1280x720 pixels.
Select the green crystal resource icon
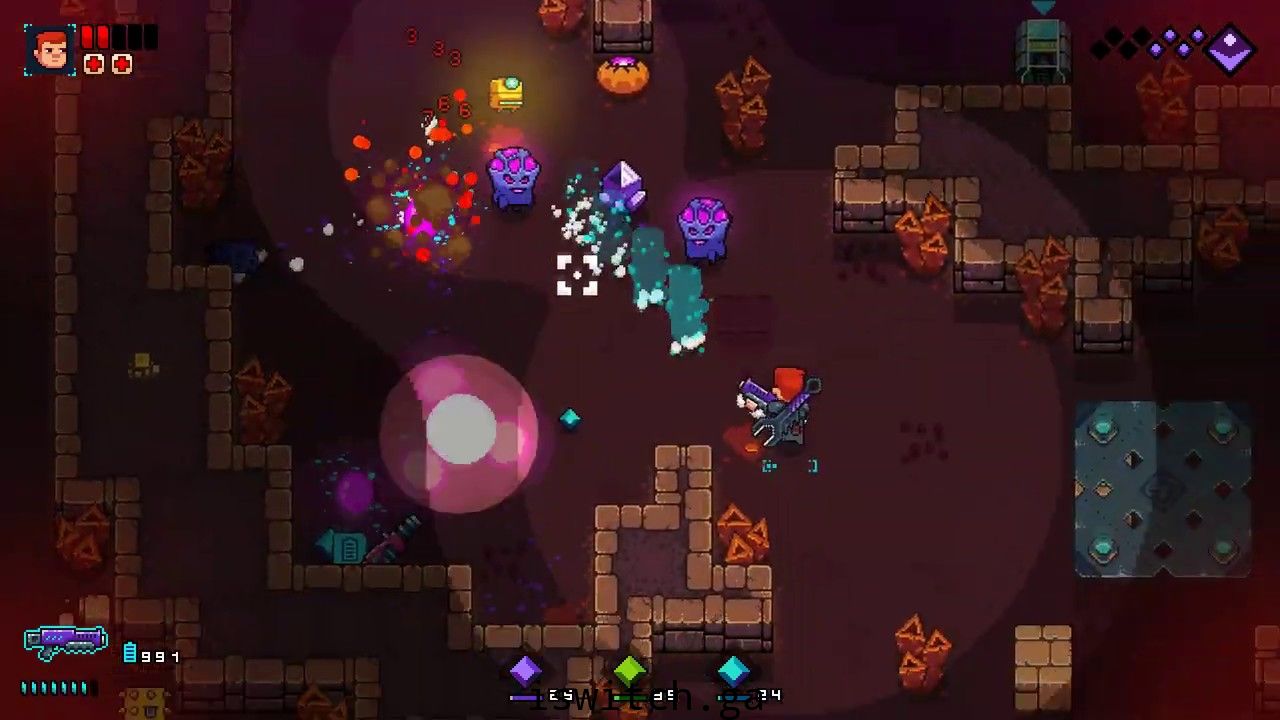[630, 671]
